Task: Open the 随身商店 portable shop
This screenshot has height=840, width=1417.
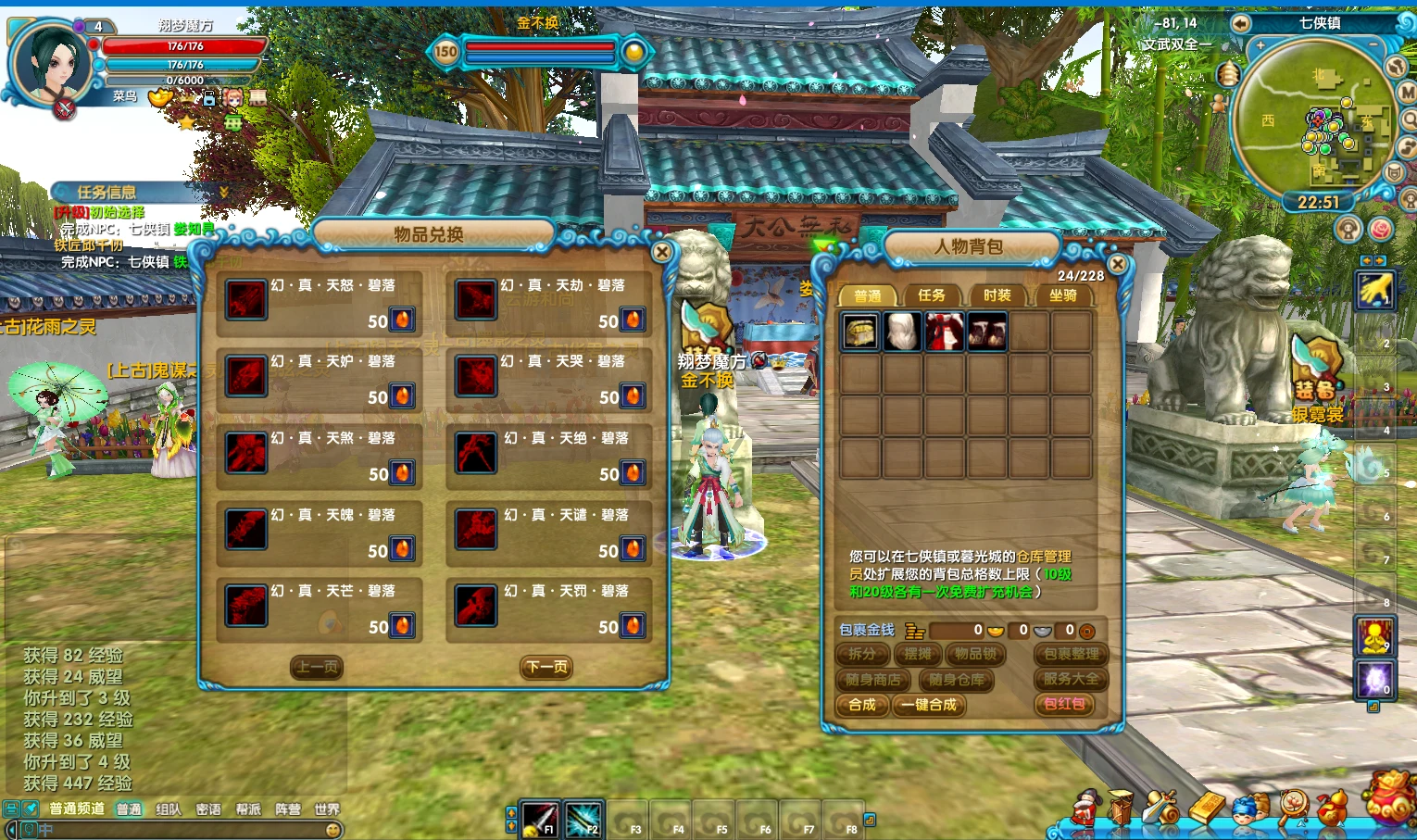Action: (872, 680)
